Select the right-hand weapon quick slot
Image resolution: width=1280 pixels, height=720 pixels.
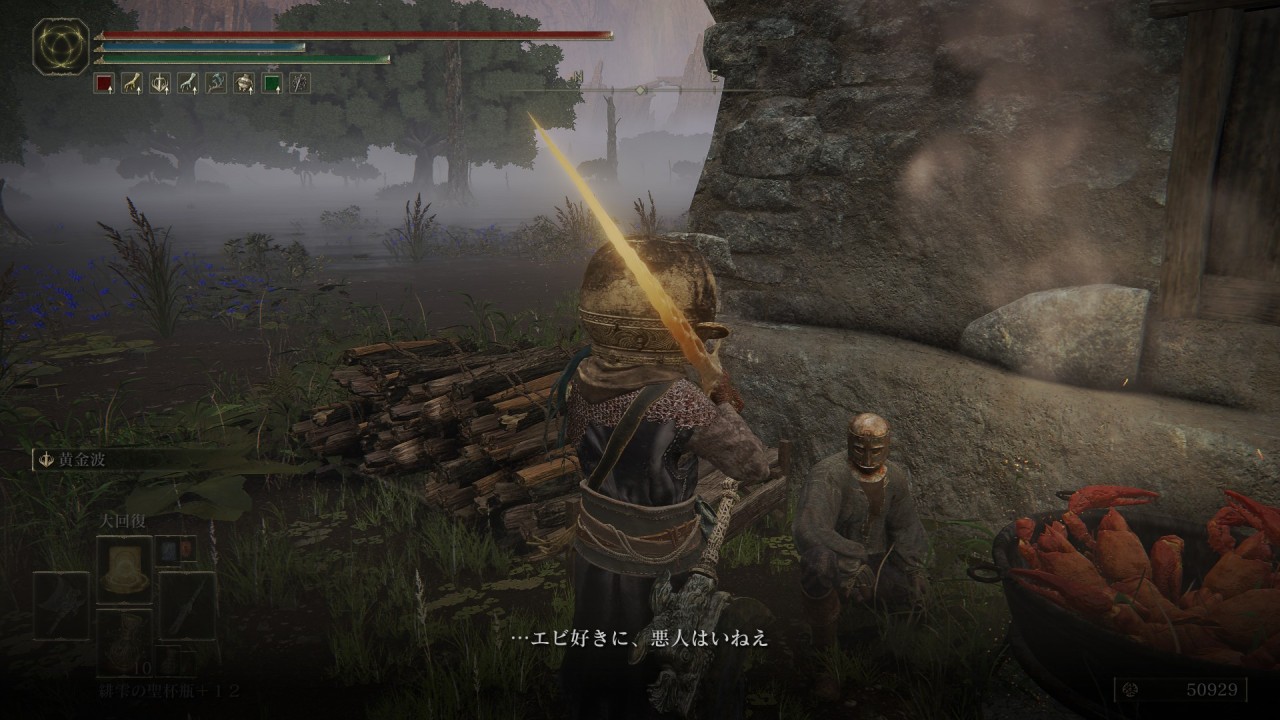pyautogui.click(x=187, y=605)
